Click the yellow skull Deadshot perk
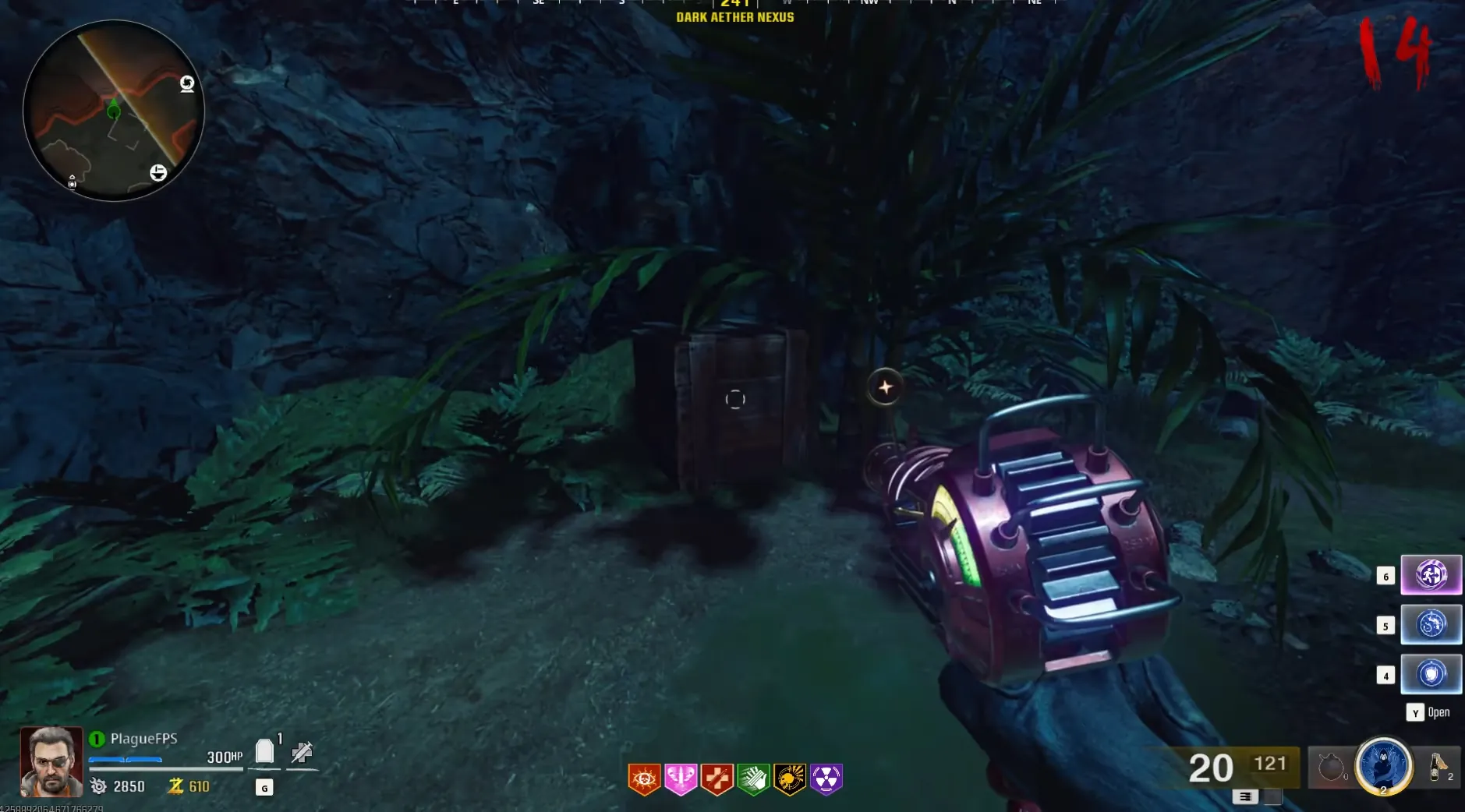This screenshot has width=1465, height=812. click(x=790, y=778)
